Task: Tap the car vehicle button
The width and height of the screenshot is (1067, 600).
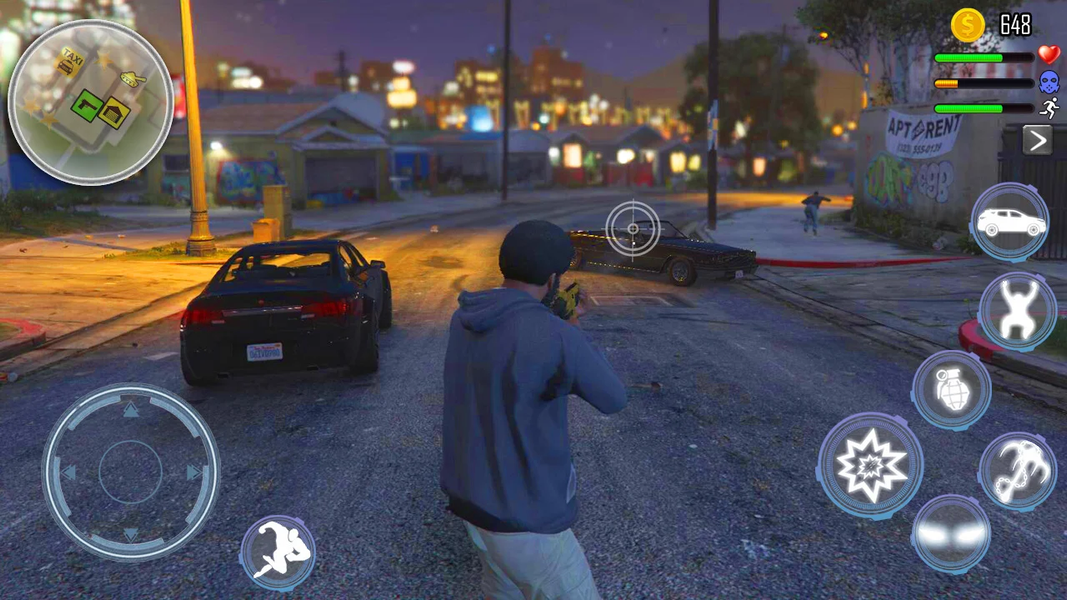Action: (1009, 222)
